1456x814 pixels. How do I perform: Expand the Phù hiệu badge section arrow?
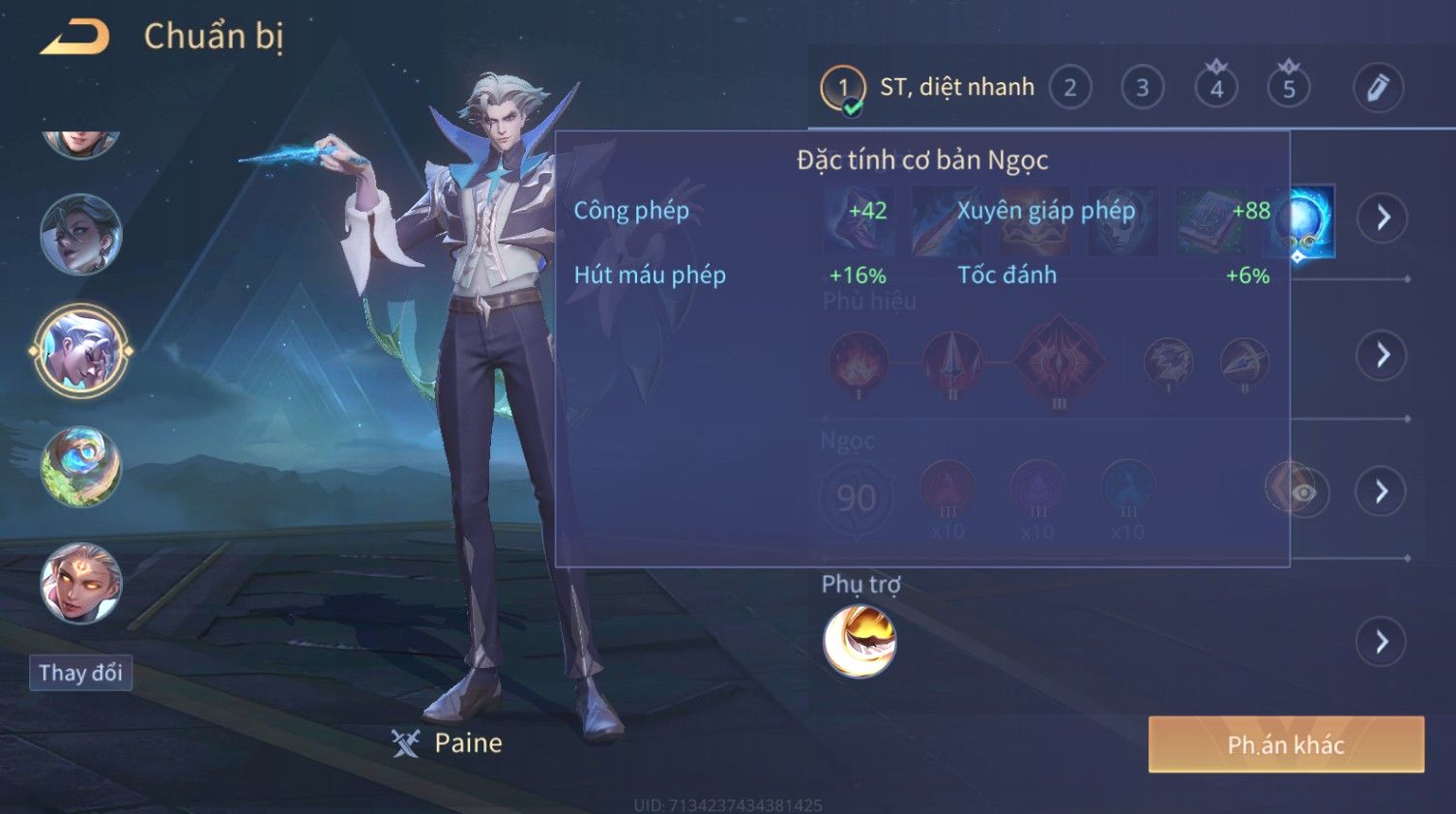coord(1383,355)
